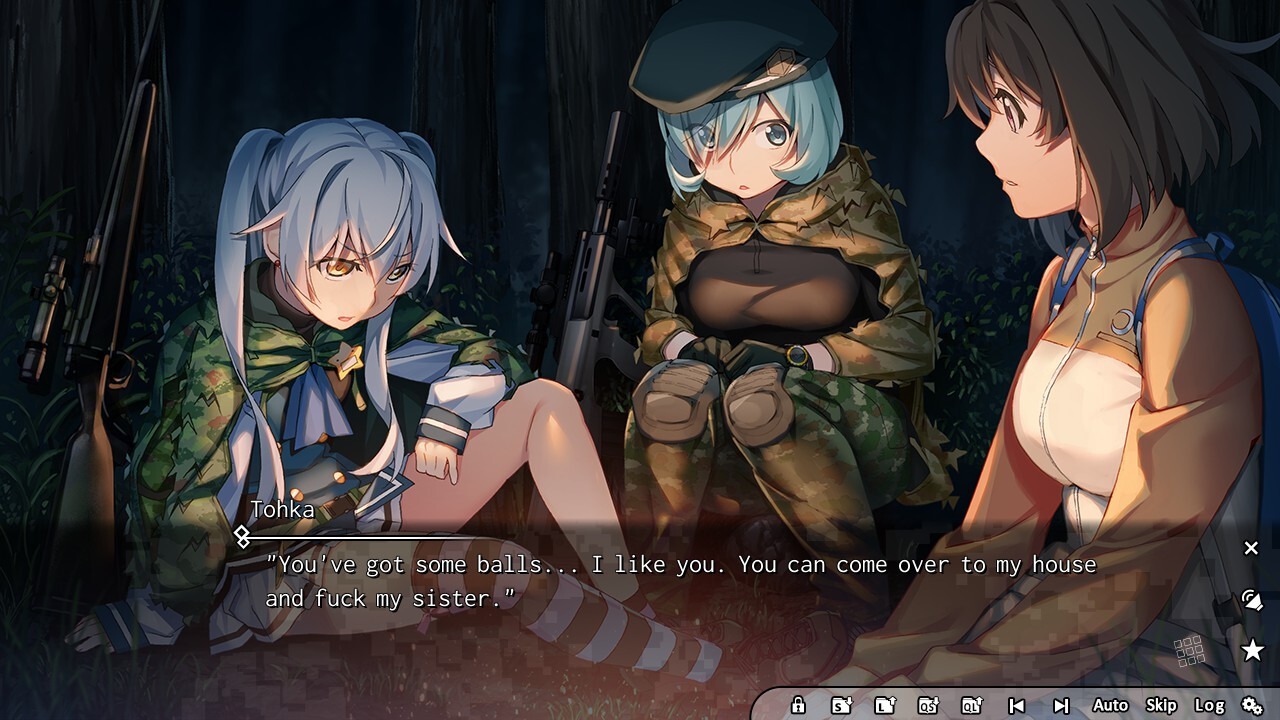Open the Save menu (S icon)
This screenshot has height=720, width=1280.
841,705
